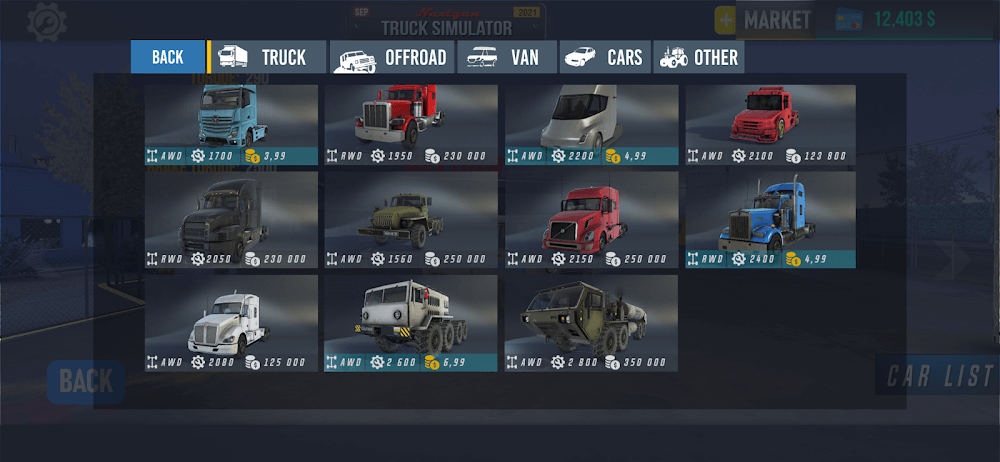
Task: Pick the silver futuristic electric truck card
Action: (x=591, y=124)
